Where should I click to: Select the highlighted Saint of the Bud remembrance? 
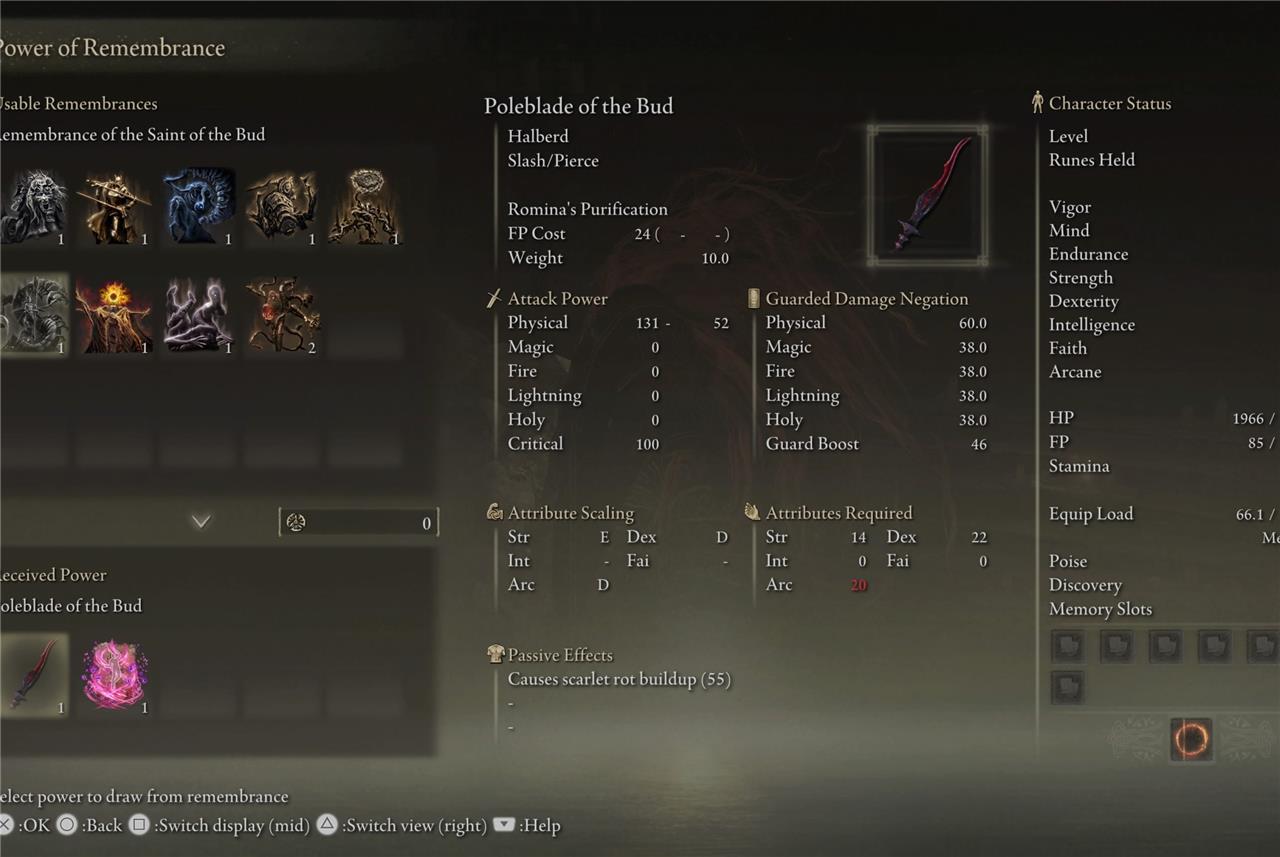34,314
